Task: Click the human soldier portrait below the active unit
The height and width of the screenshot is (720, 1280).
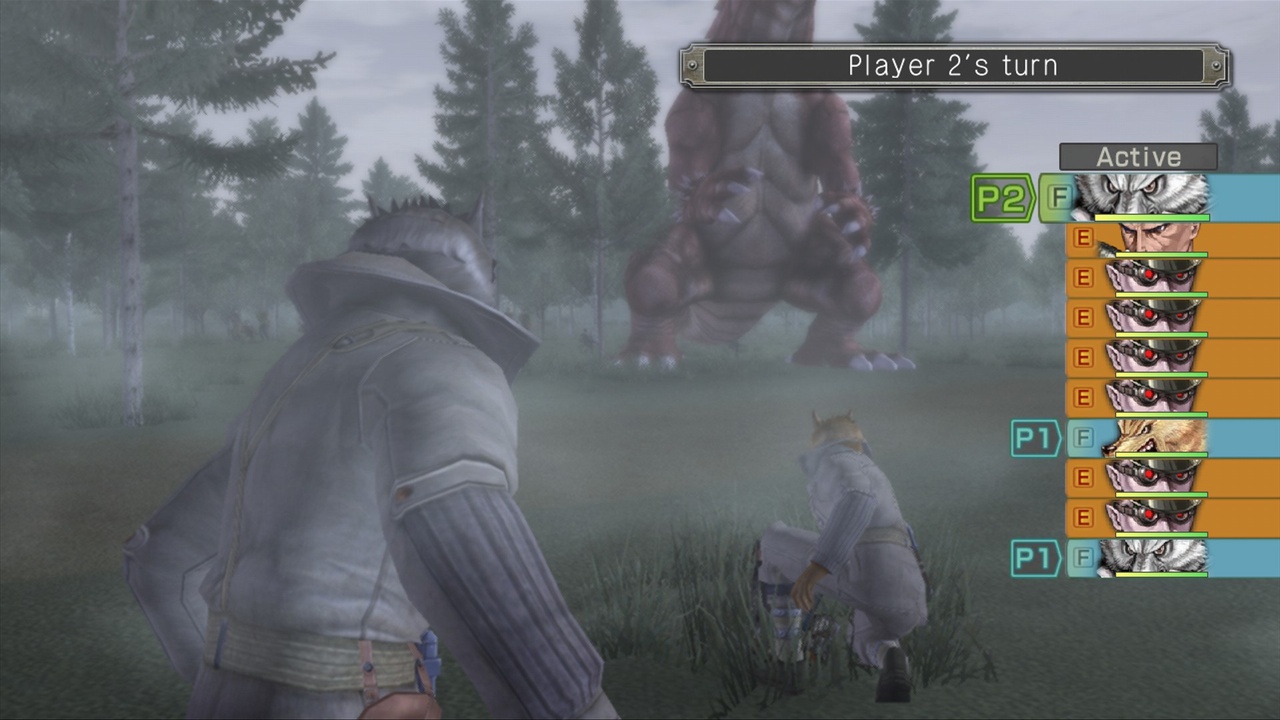Action: tap(1155, 237)
